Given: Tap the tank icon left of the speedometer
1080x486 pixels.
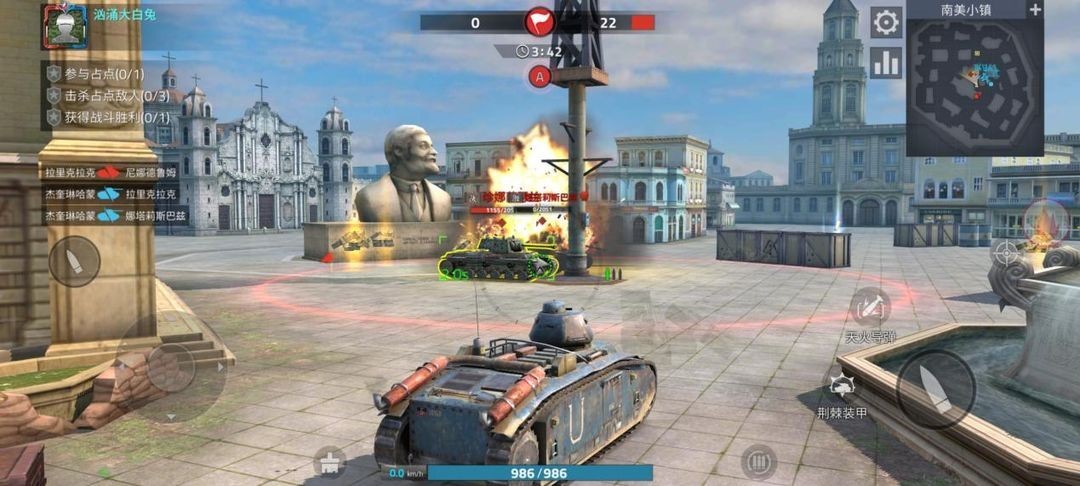Looking at the screenshot, I should click(329, 460).
